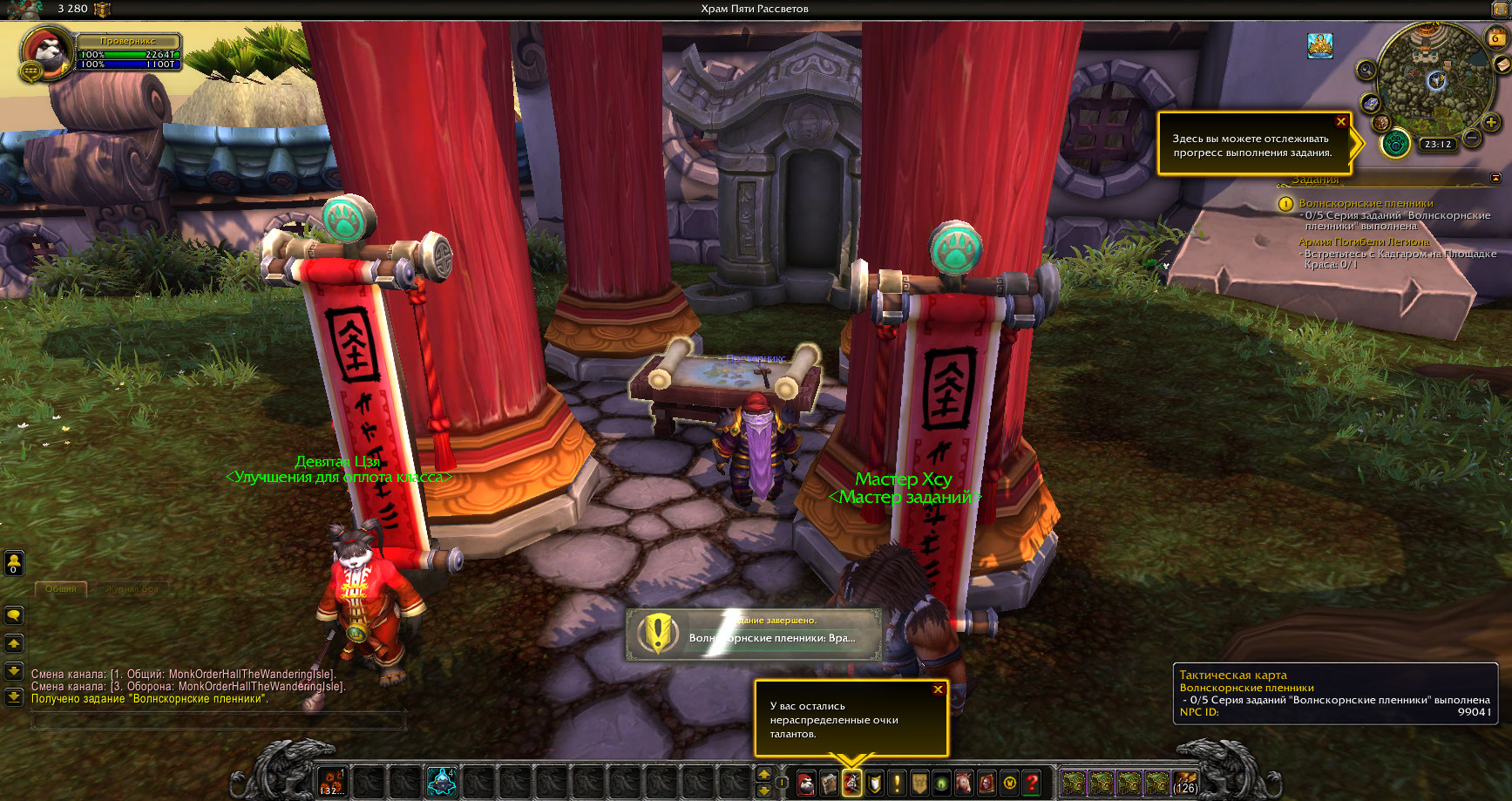
Task: Open the order hall paw button
Action: [x=1395, y=143]
